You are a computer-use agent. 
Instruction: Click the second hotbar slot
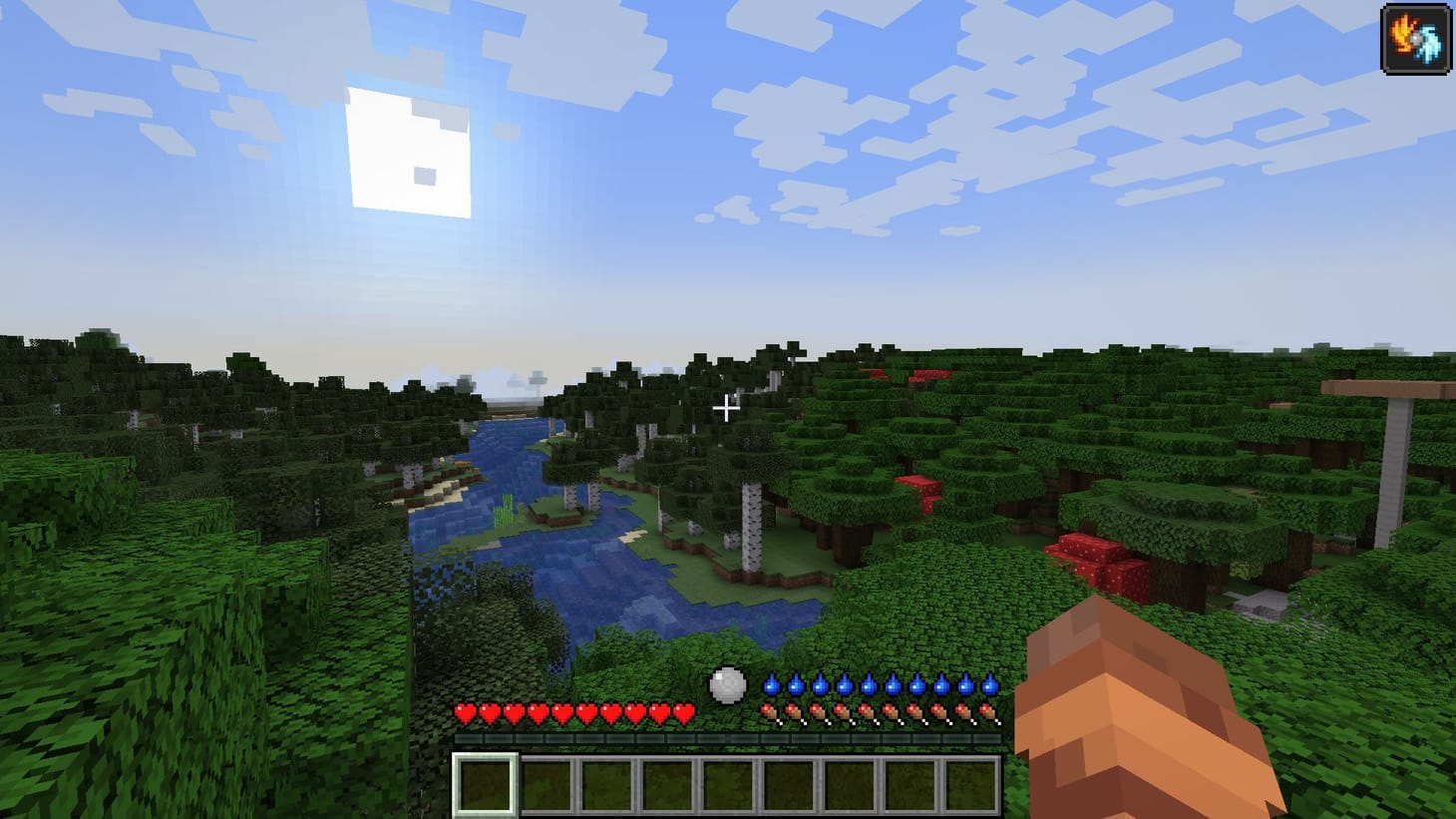(x=546, y=784)
